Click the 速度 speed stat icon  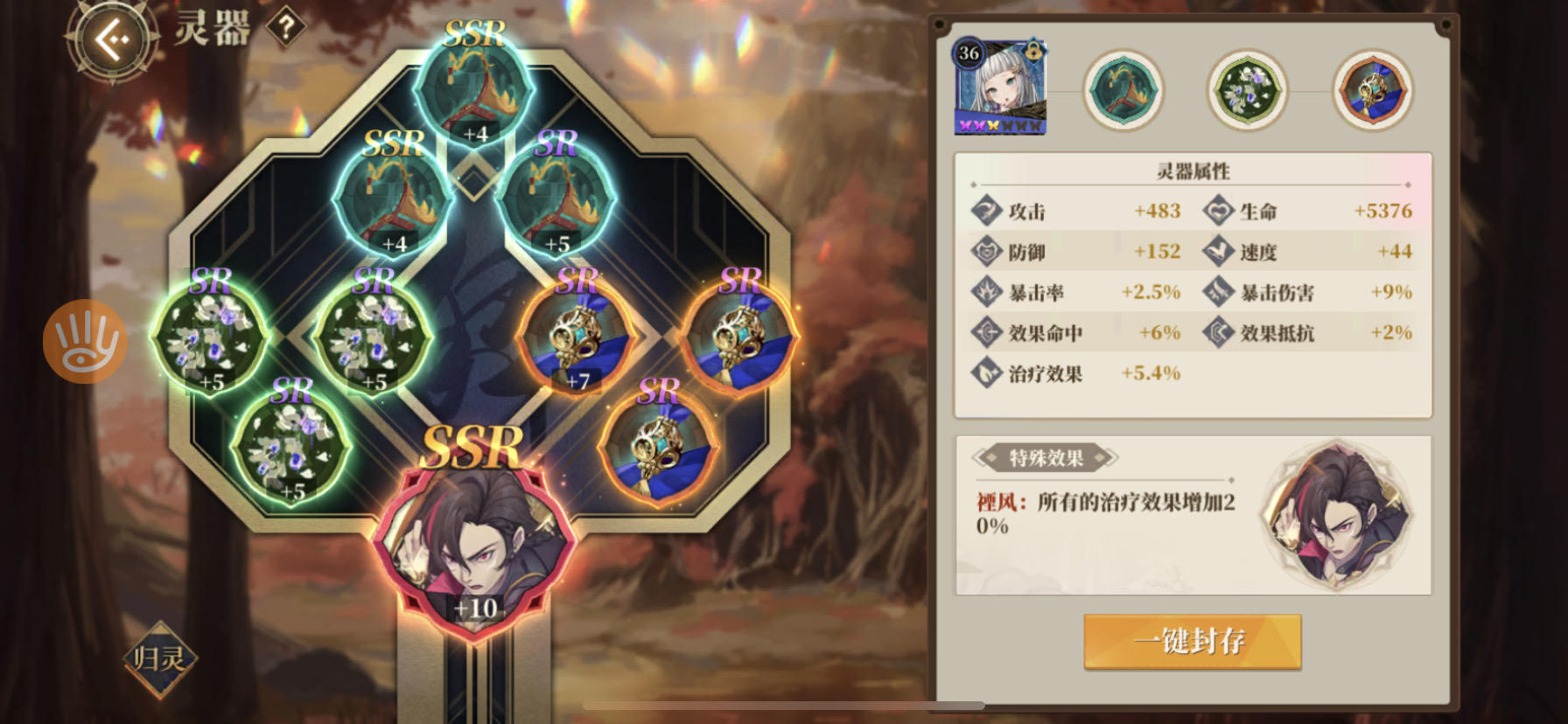[1217, 252]
